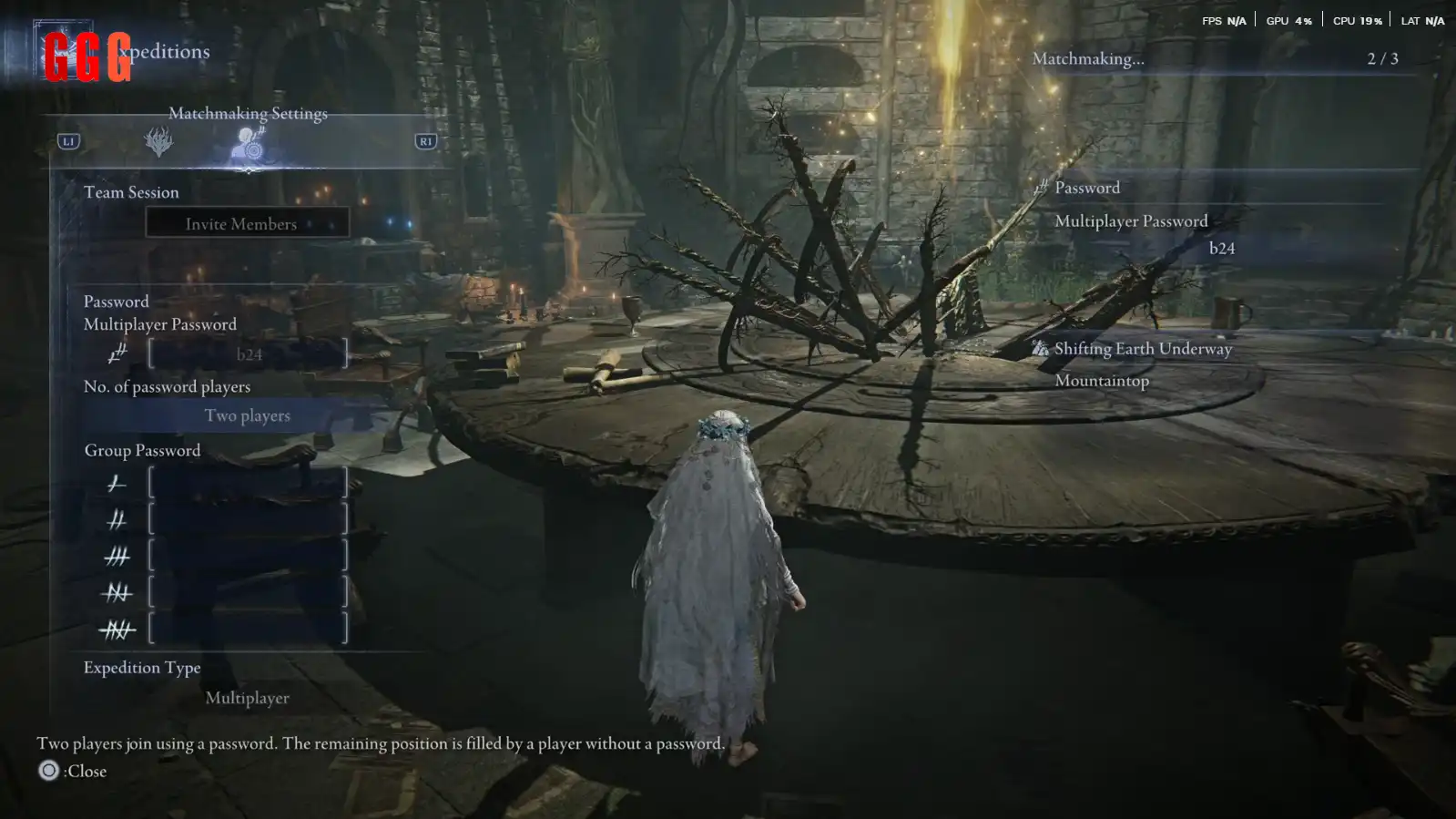Select the matchmaking password settings tab
The height and width of the screenshot is (819, 1456).
coord(248,142)
